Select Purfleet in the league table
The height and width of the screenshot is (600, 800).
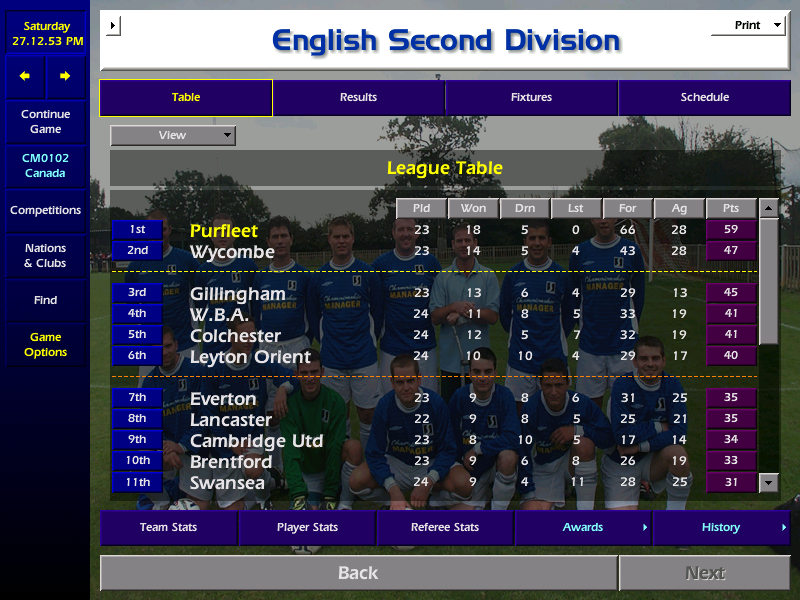(224, 231)
